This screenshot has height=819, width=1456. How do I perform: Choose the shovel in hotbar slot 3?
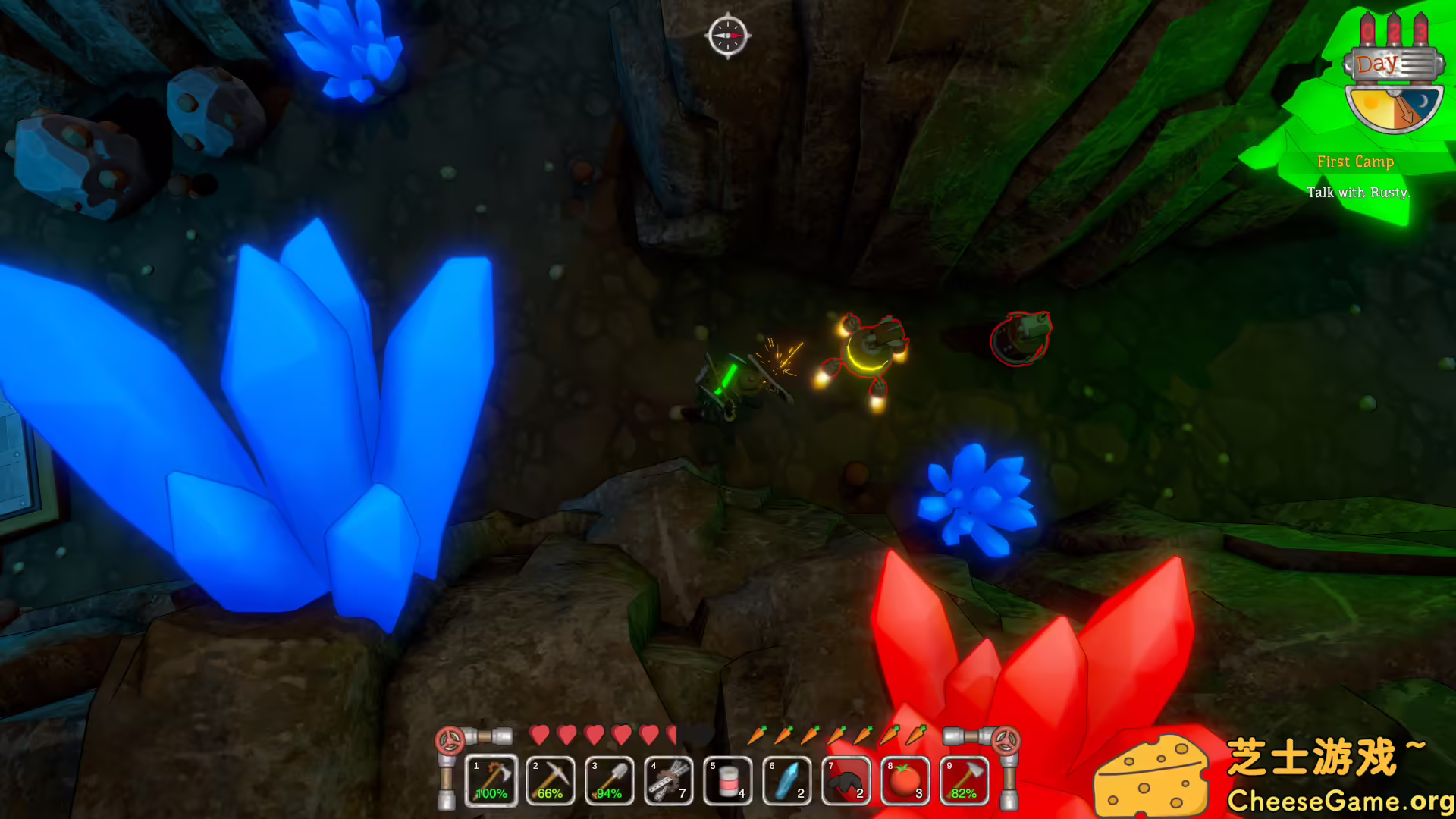pos(610,780)
